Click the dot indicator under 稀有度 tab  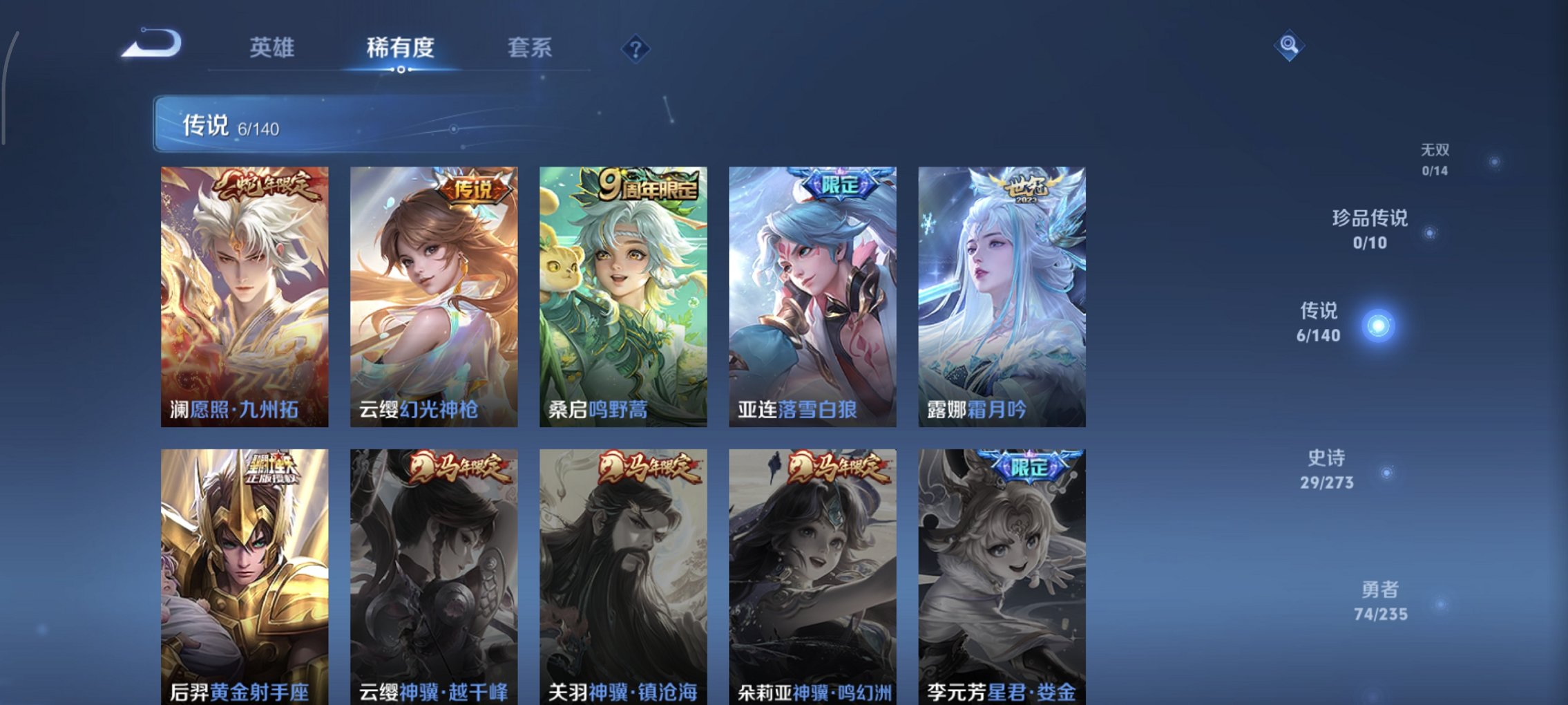(x=399, y=68)
